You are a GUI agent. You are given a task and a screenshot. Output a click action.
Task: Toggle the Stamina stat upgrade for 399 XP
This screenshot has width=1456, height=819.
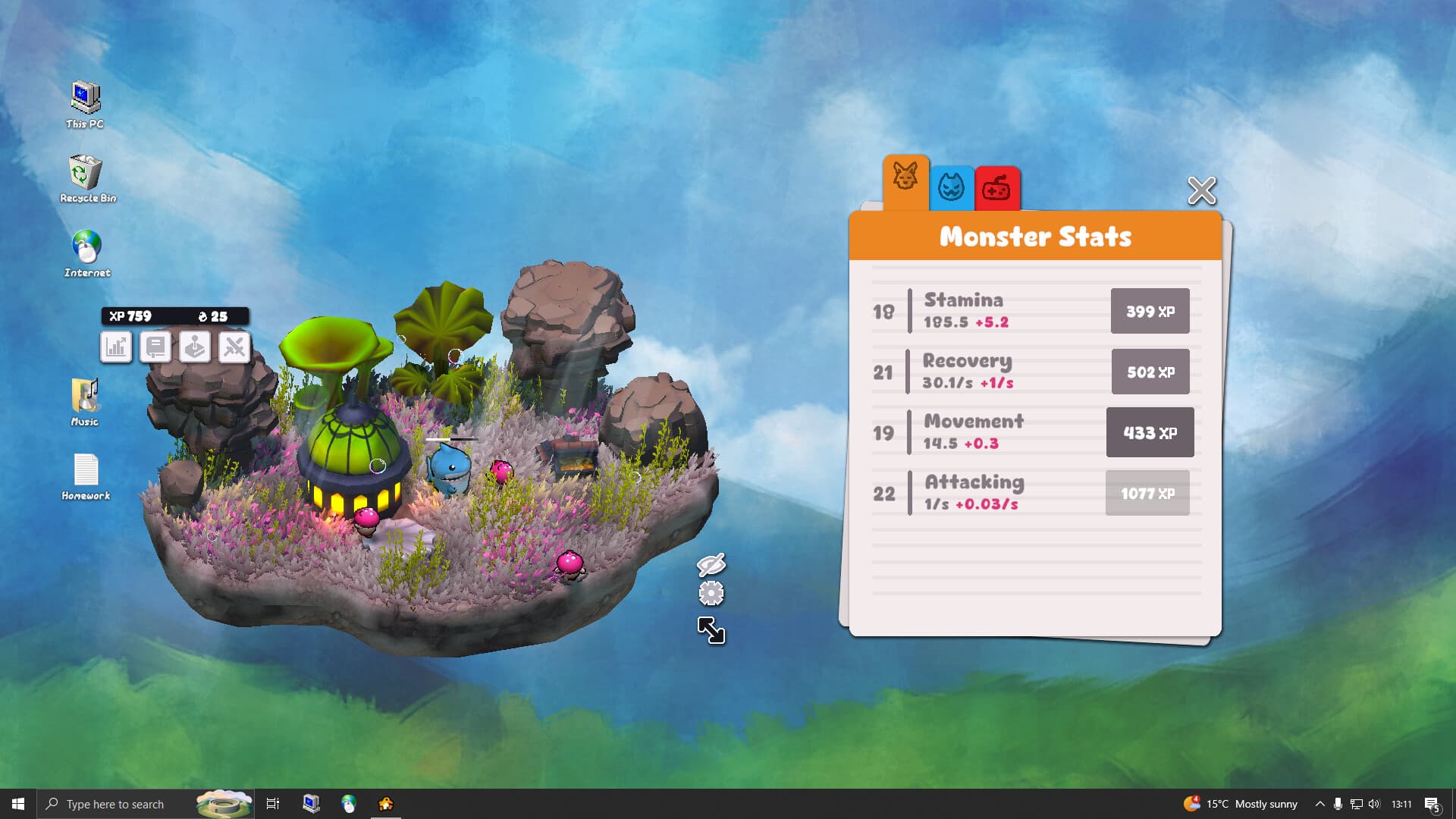click(1150, 311)
